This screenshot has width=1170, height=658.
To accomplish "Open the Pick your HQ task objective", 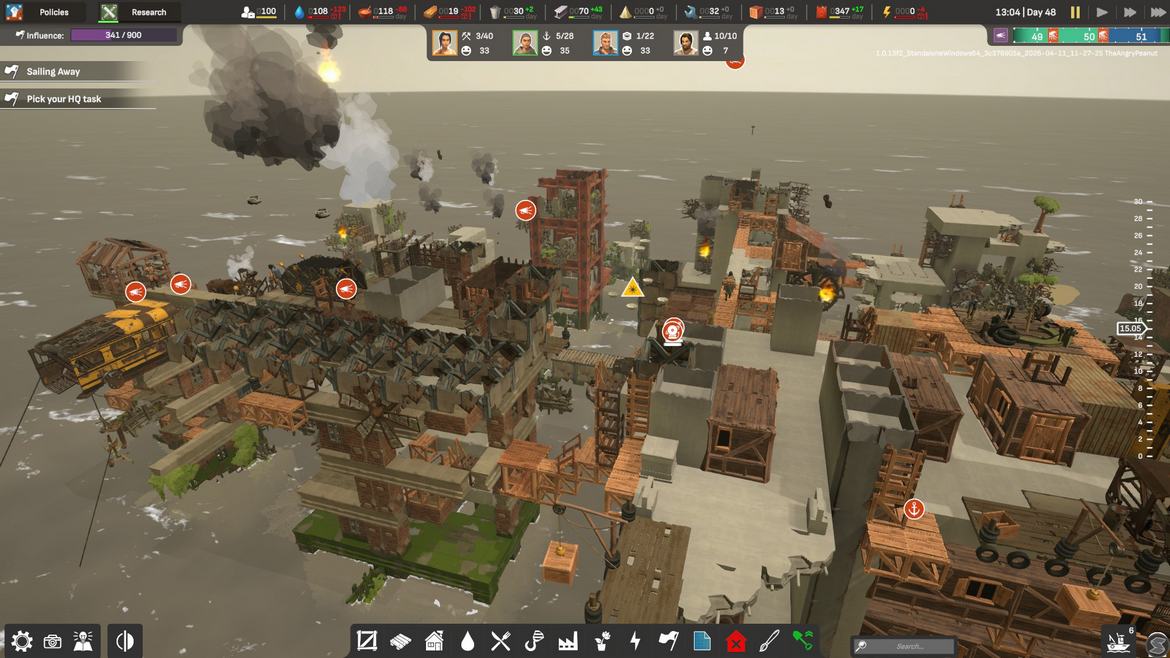I will pyautogui.click(x=63, y=99).
